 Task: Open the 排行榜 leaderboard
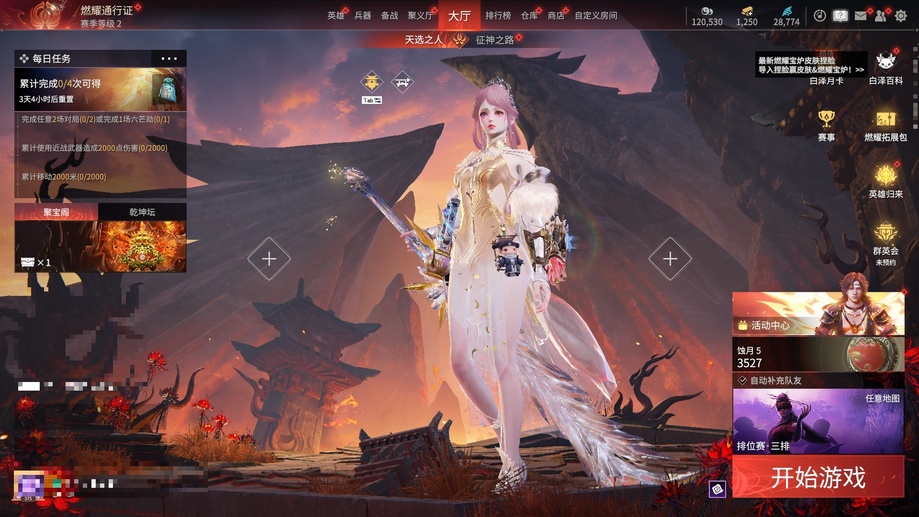[x=497, y=16]
